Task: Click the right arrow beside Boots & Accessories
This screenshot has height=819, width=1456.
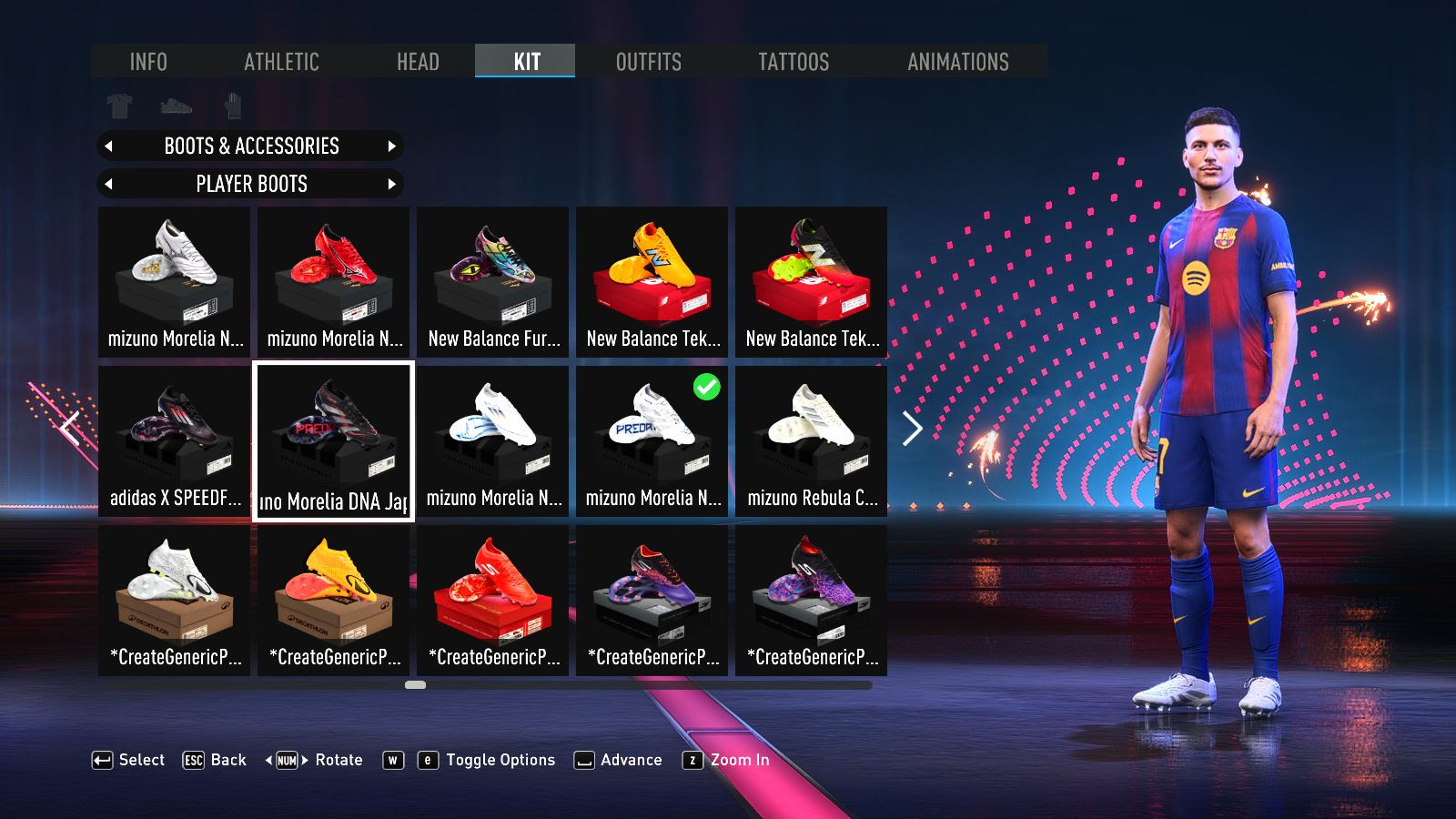Action: [392, 147]
